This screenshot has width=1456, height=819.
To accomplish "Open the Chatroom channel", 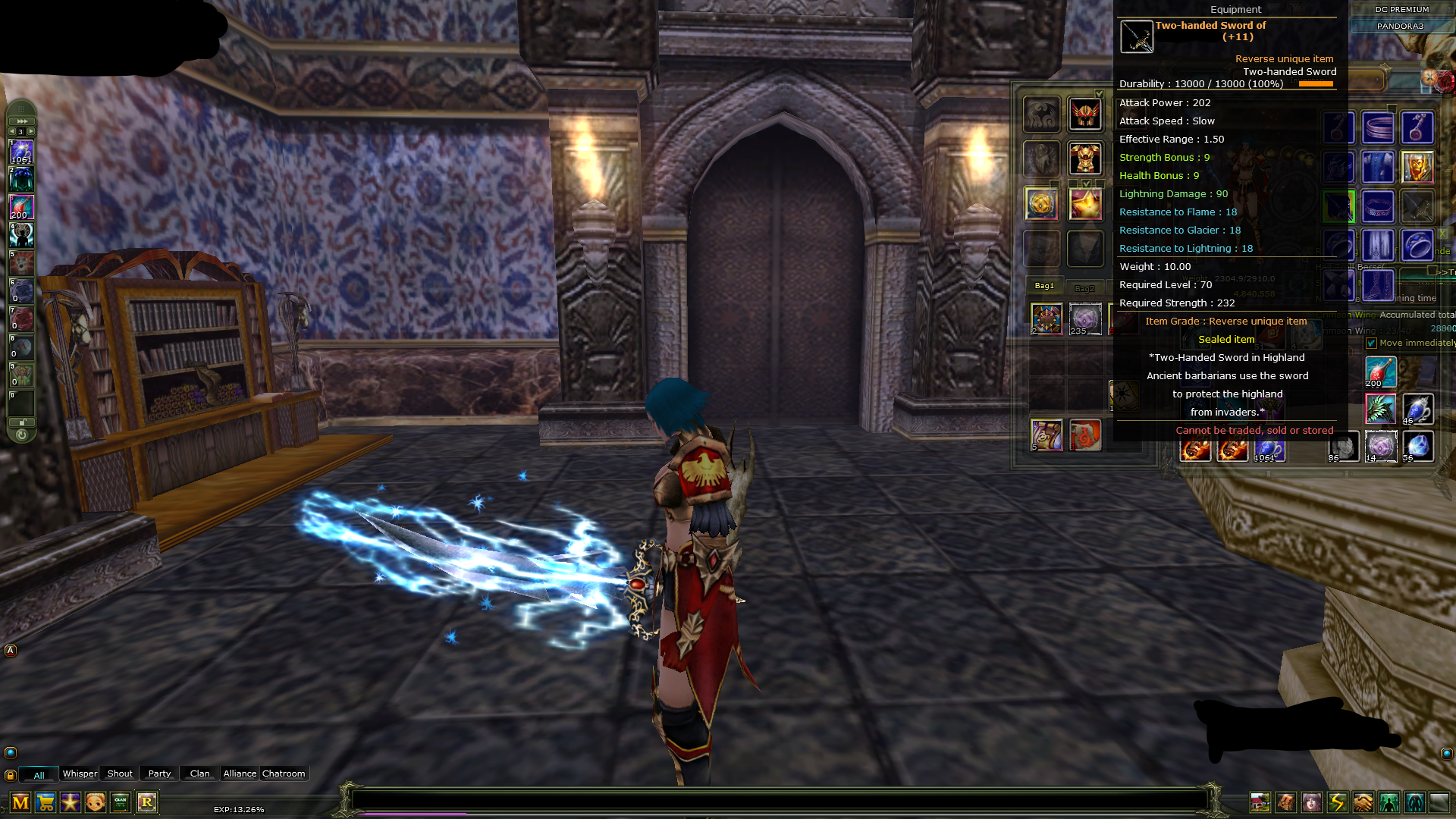I will click(x=284, y=773).
